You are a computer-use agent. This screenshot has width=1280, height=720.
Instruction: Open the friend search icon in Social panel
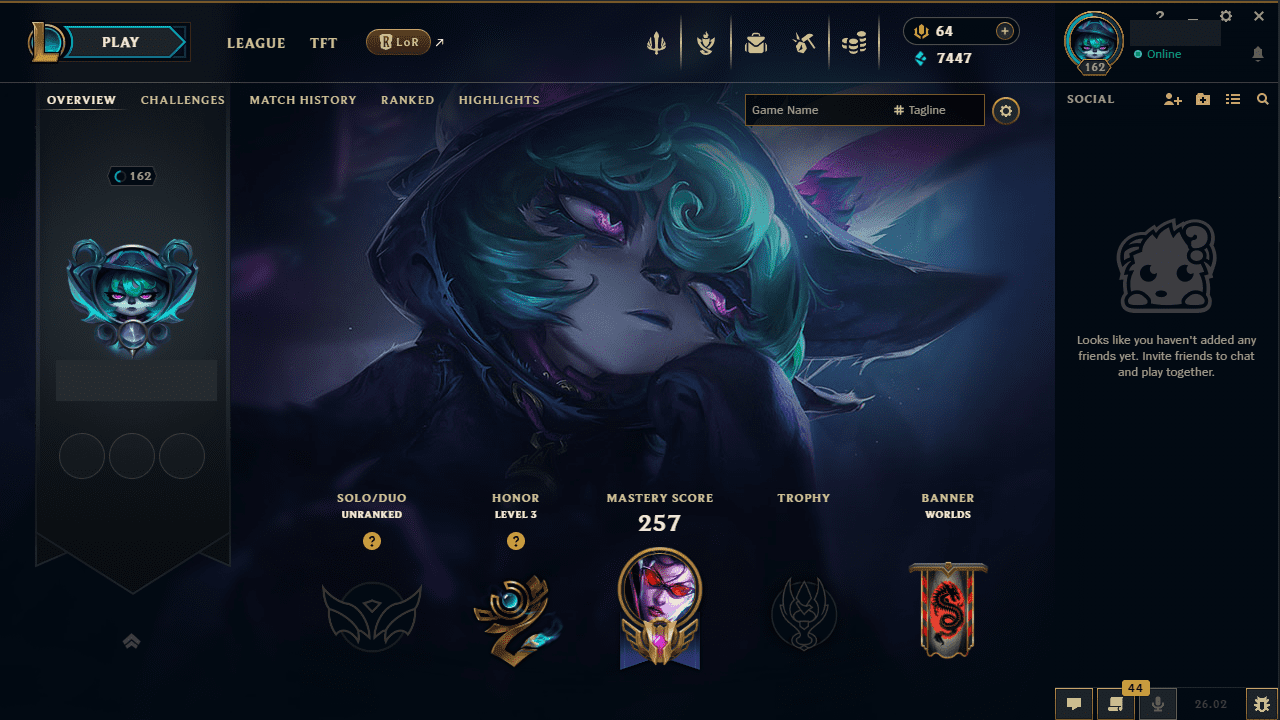1262,99
